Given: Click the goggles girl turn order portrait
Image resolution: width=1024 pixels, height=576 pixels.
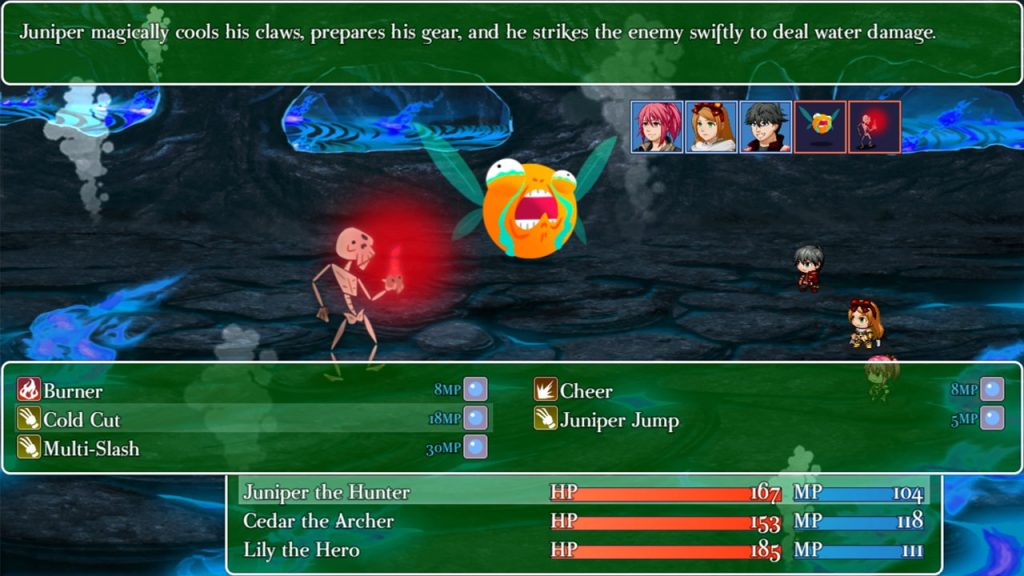Looking at the screenshot, I should coord(711,127).
